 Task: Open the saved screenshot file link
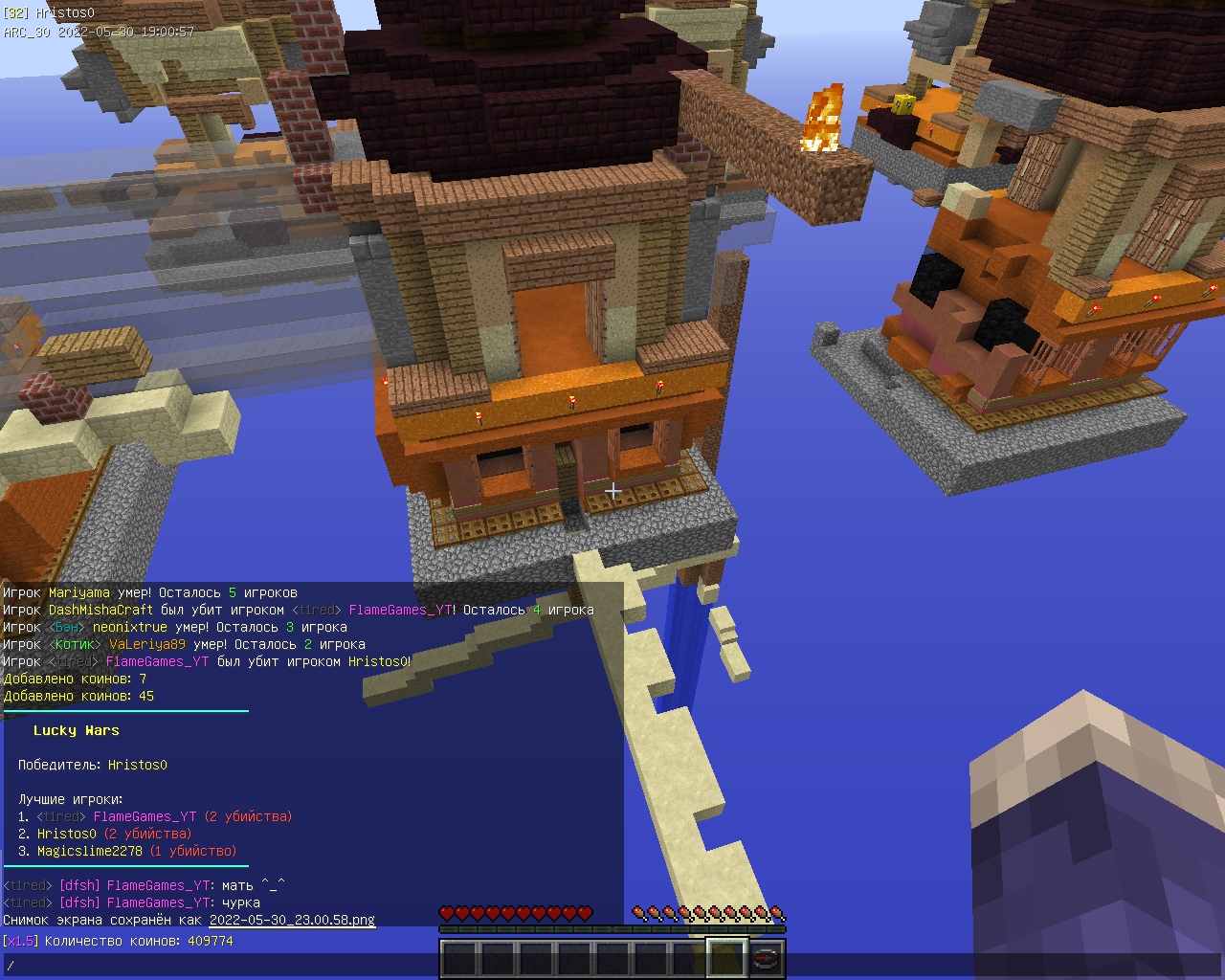pyautogui.click(x=292, y=921)
